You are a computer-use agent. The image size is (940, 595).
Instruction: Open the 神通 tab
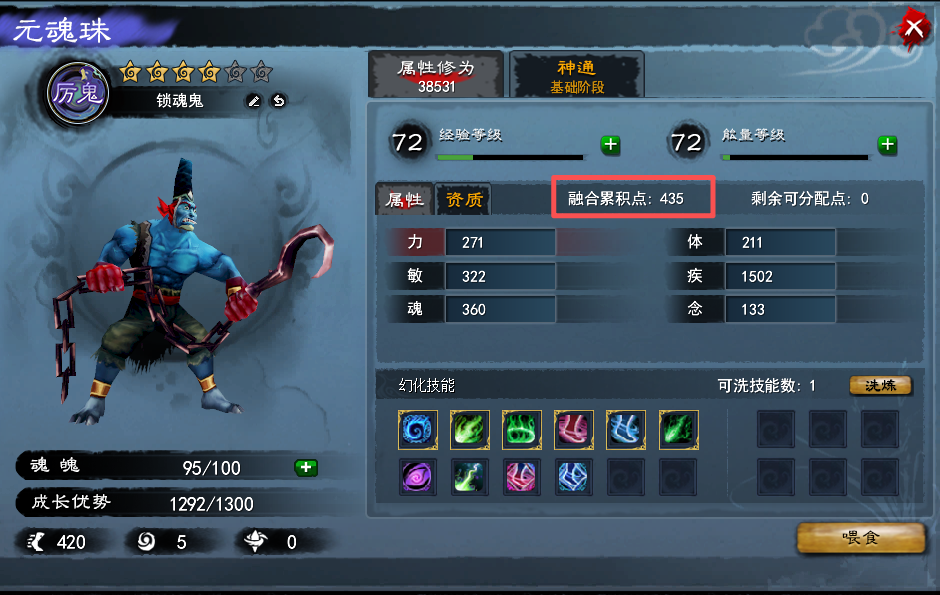coord(576,75)
